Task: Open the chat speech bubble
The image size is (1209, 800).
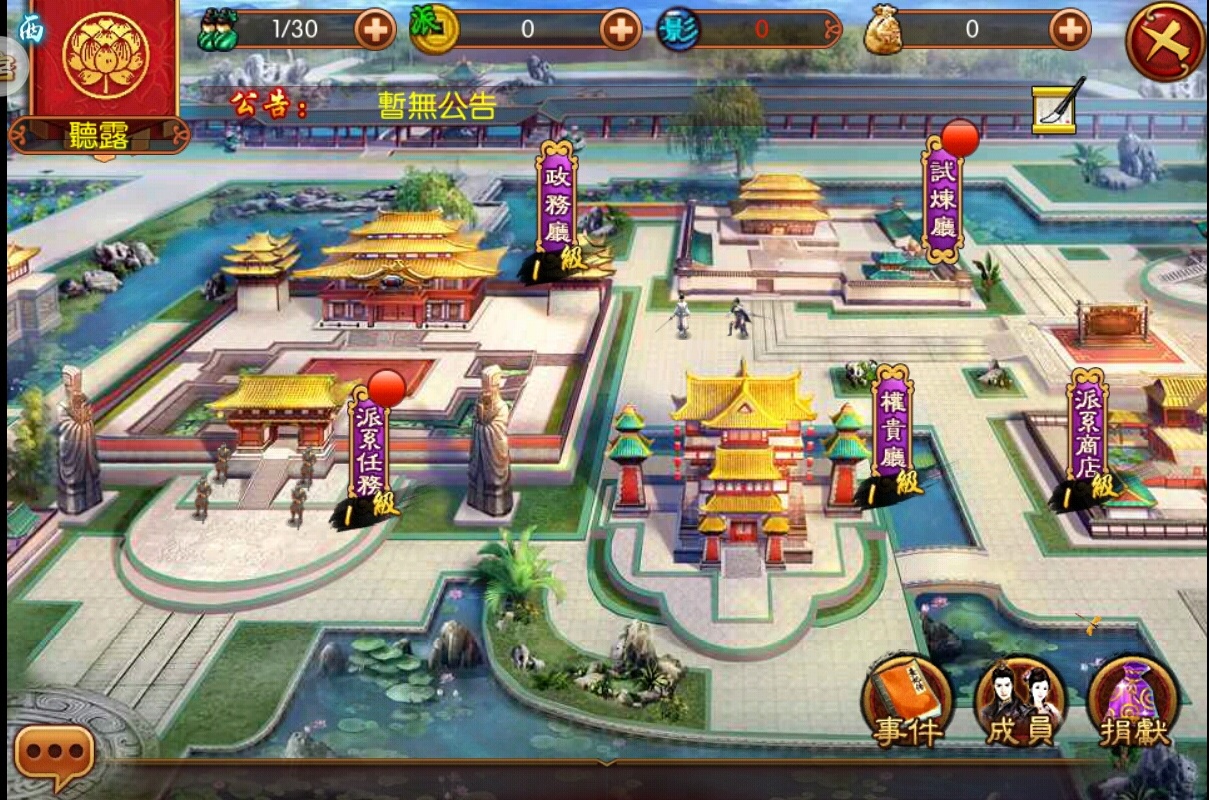Action: pos(55,754)
